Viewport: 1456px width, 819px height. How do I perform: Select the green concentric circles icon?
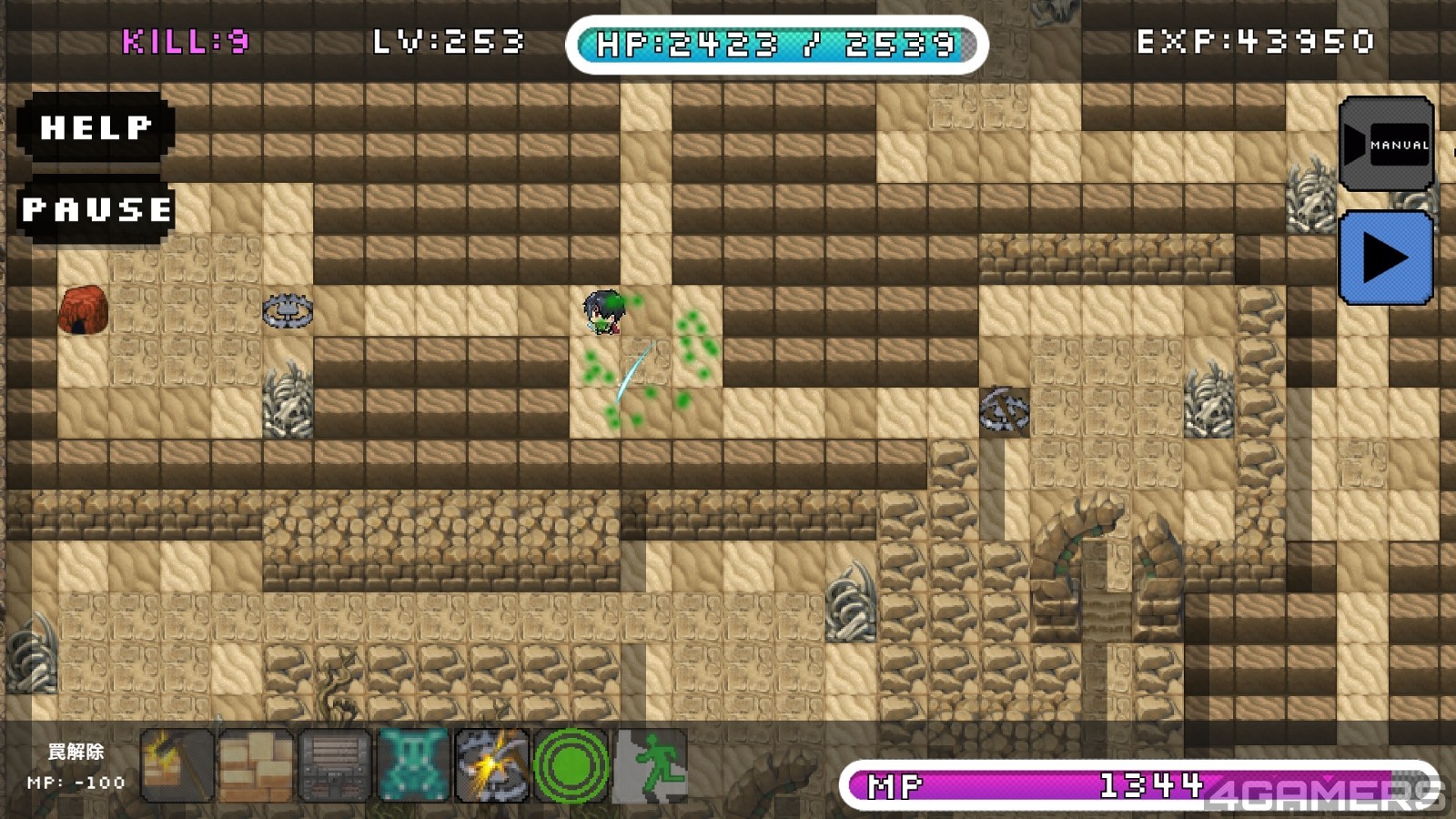[x=571, y=766]
